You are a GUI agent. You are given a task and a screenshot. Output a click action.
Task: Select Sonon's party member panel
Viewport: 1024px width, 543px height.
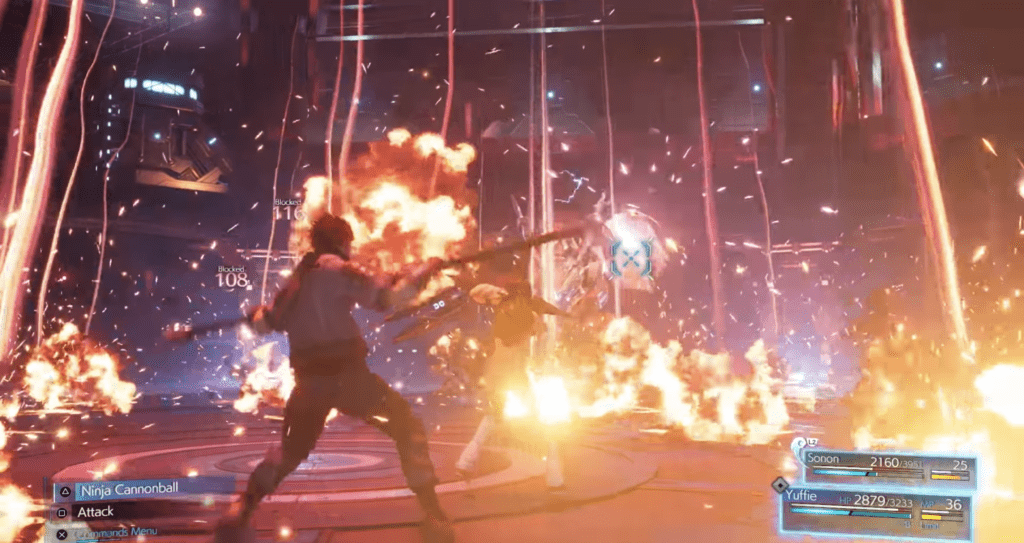[888, 469]
